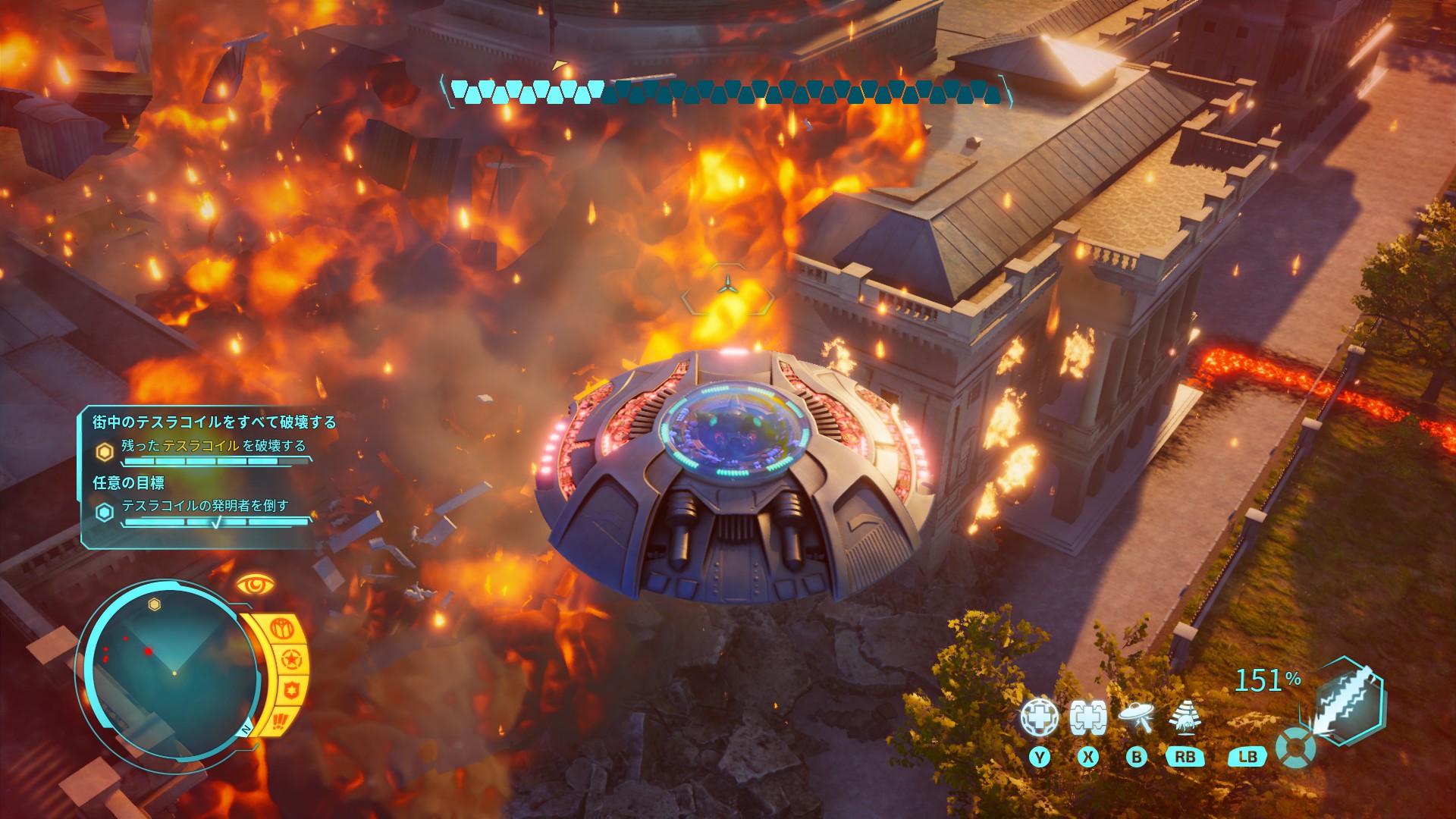Select the police badge alert level segment
The image size is (1456, 819).
(x=292, y=691)
